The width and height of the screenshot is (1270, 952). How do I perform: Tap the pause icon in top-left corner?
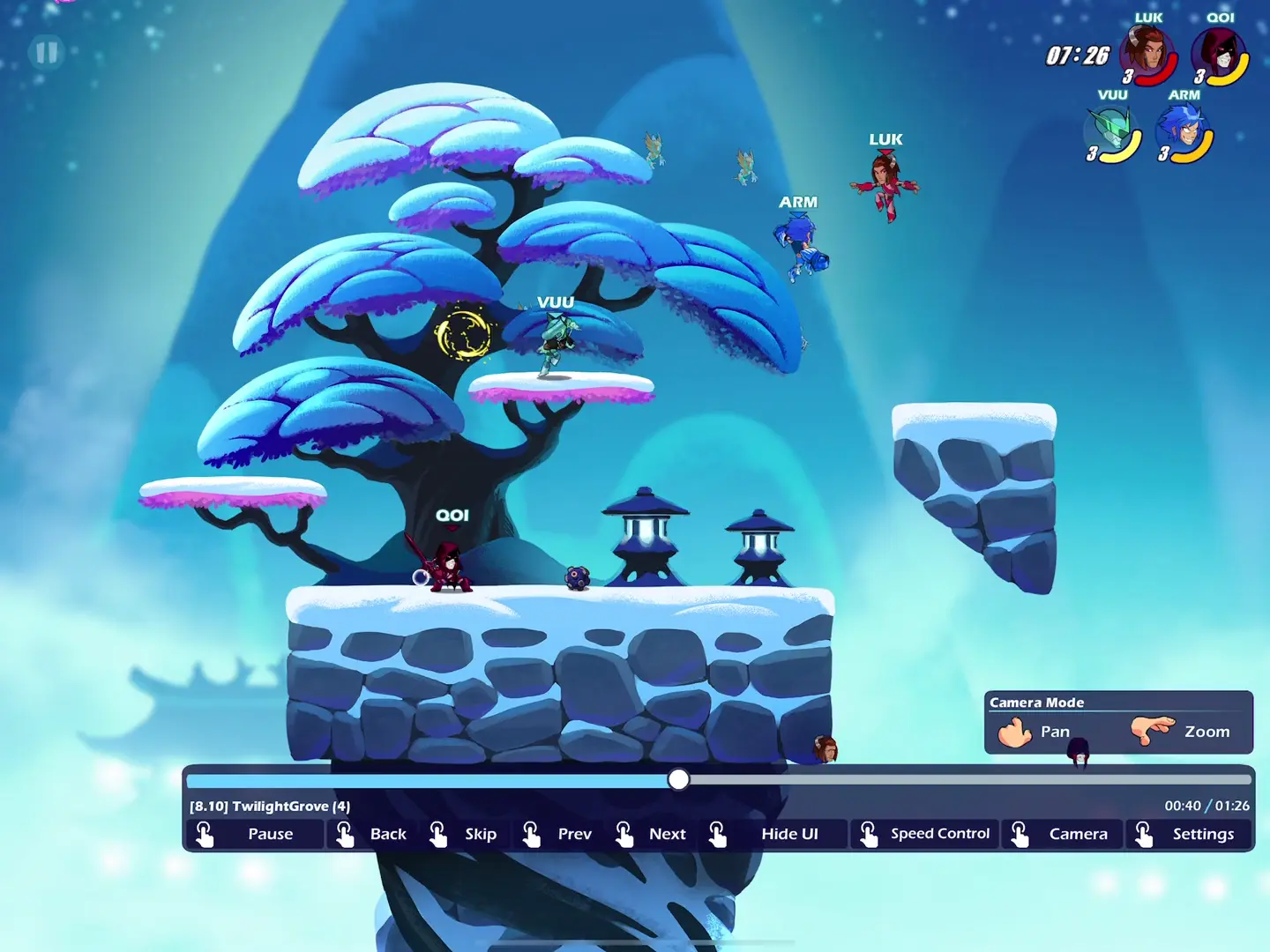coord(47,53)
